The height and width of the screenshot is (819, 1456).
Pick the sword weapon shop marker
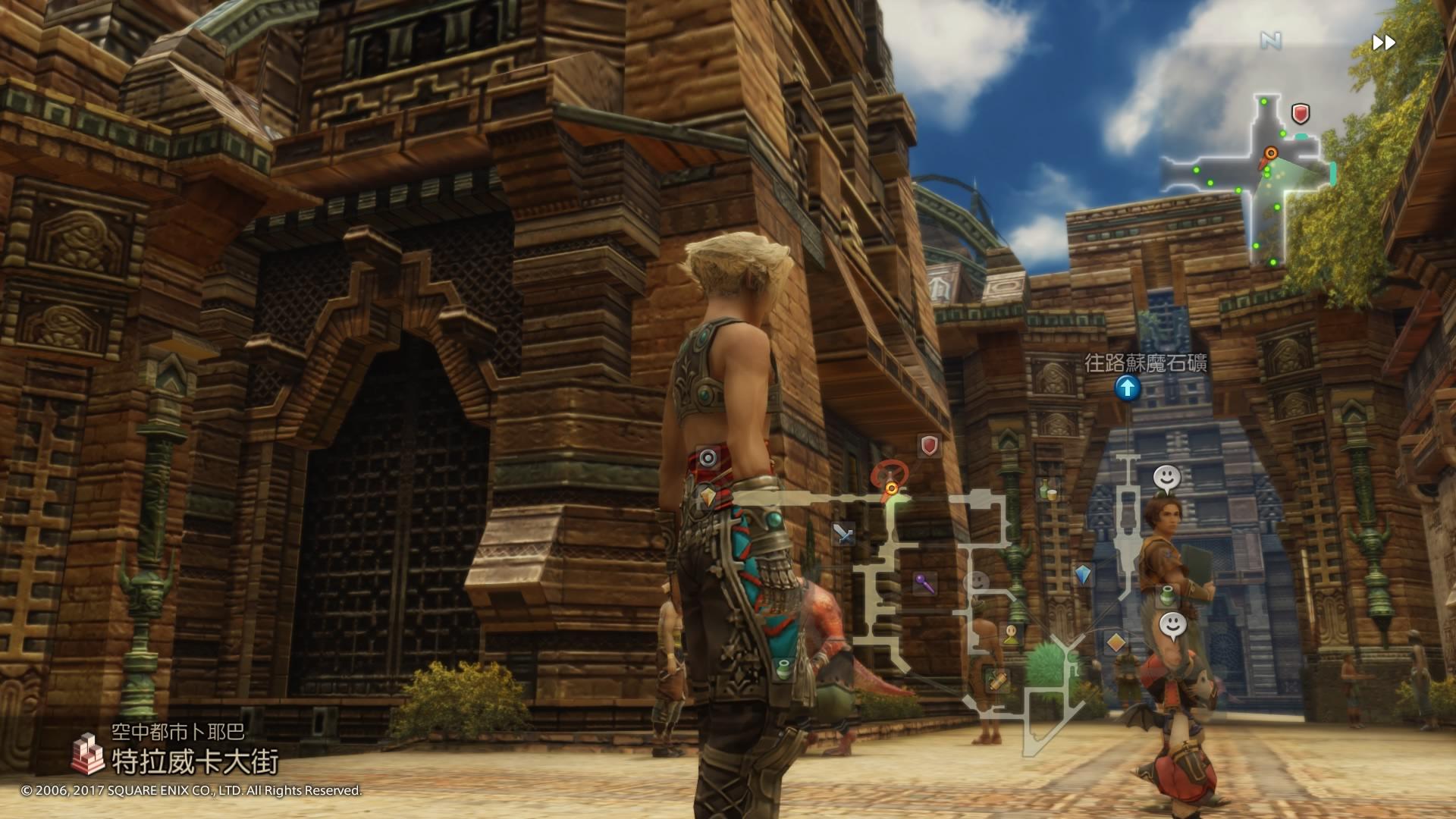843,534
